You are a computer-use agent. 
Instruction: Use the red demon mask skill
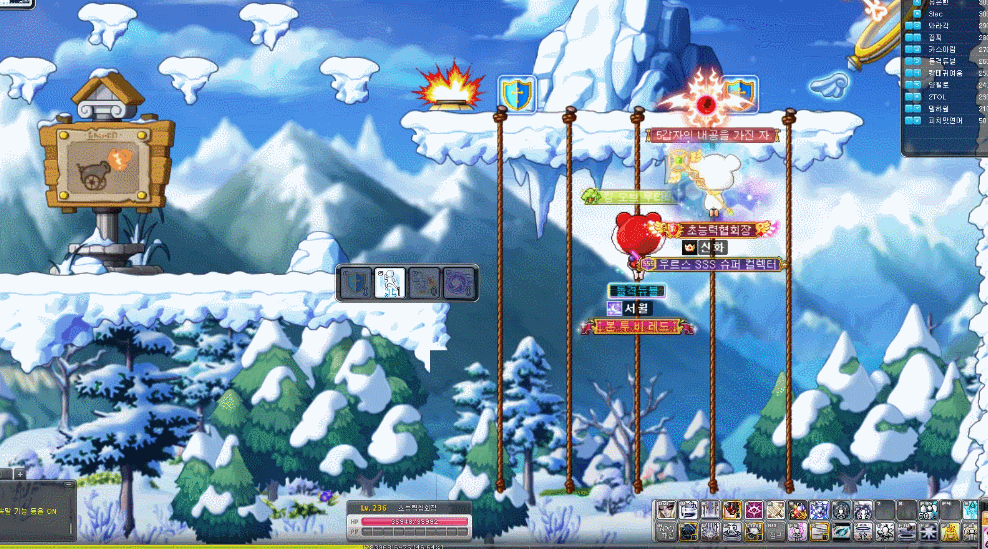point(732,510)
